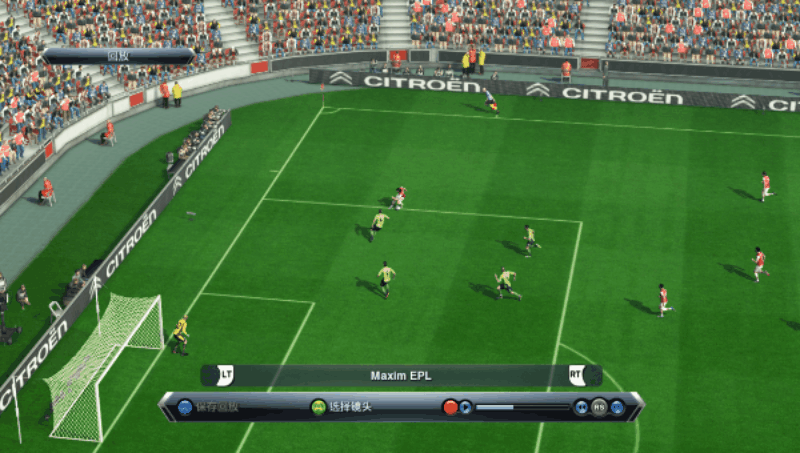Click the replay progress bar
The width and height of the screenshot is (800, 453).
pos(521,407)
